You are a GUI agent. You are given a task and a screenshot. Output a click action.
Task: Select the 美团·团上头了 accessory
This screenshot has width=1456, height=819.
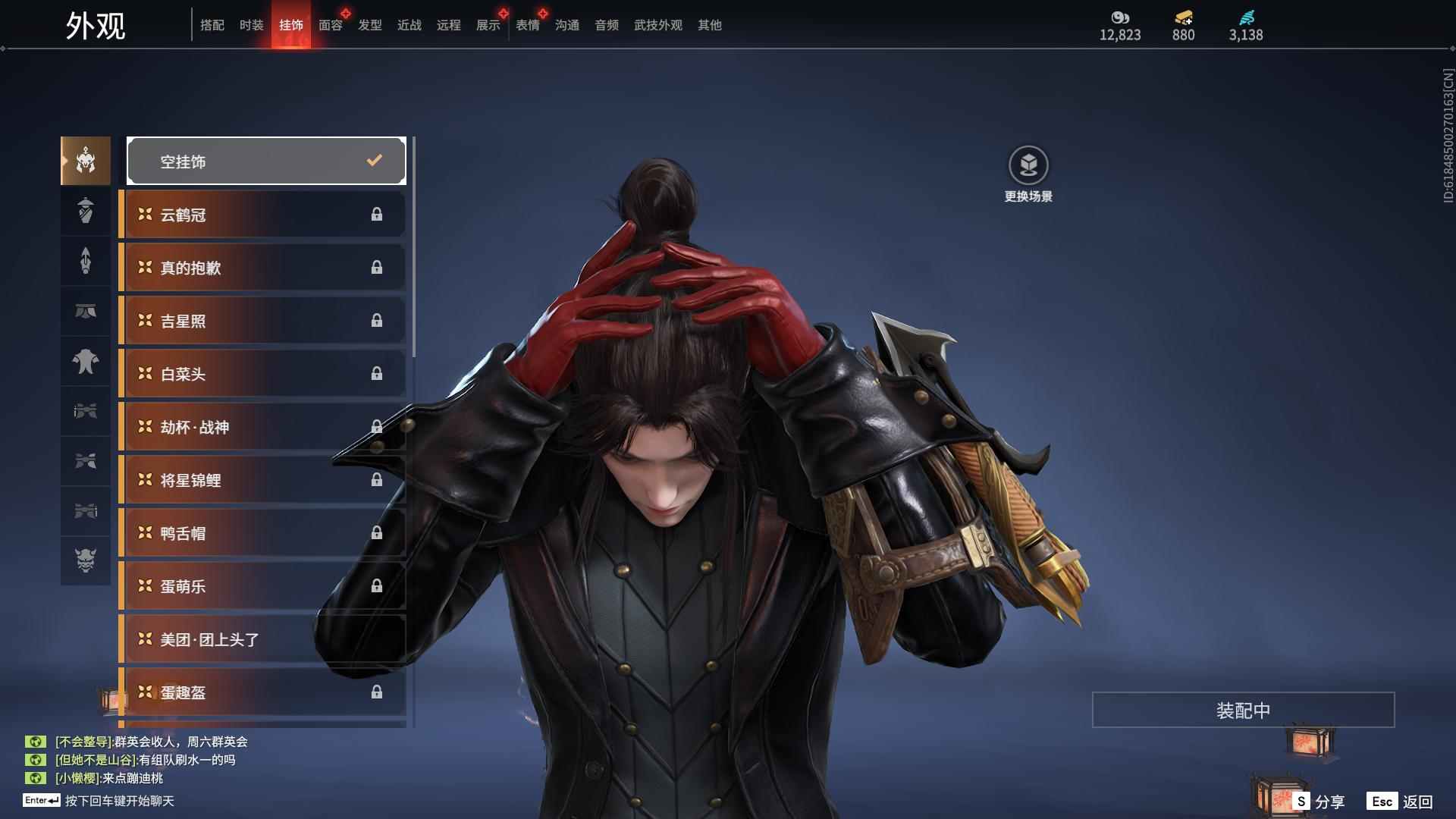262,639
